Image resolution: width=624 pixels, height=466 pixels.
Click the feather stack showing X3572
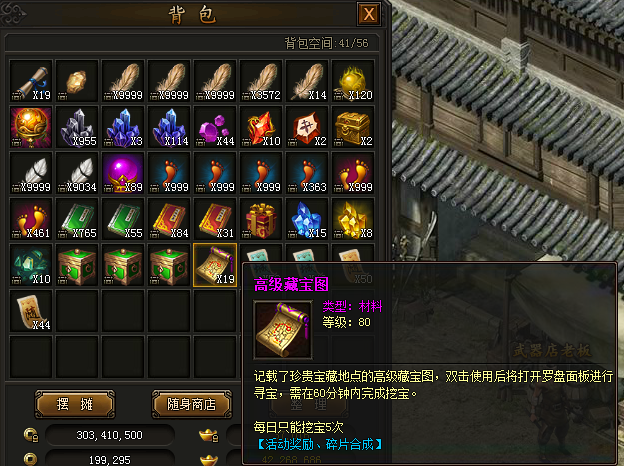point(261,80)
